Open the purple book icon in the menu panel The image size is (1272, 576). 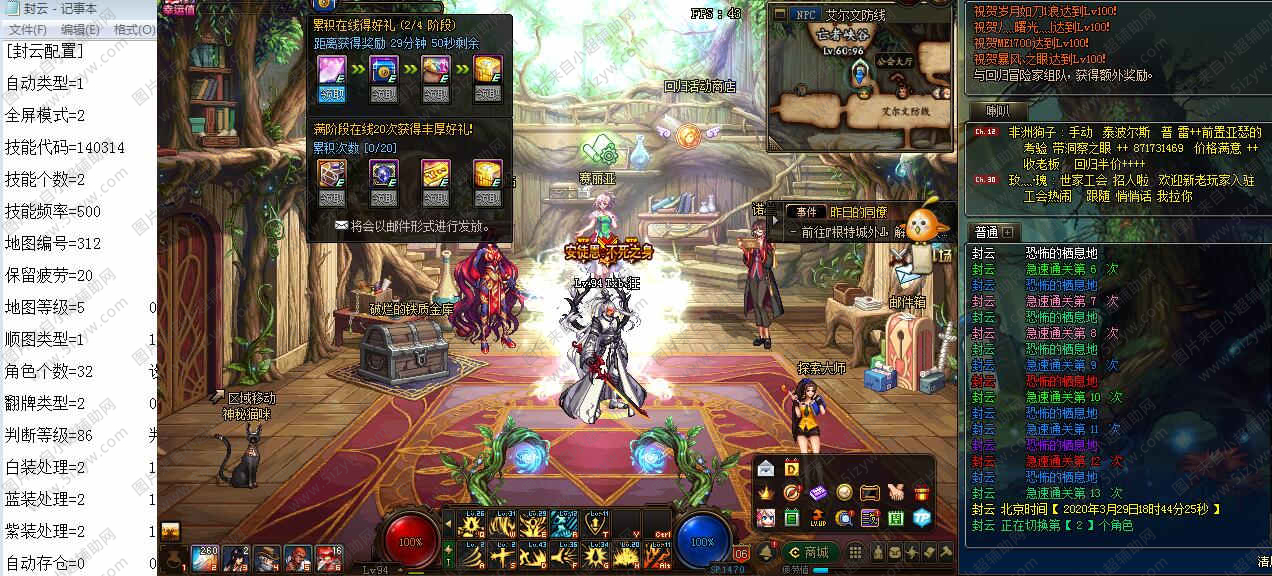tap(818, 492)
